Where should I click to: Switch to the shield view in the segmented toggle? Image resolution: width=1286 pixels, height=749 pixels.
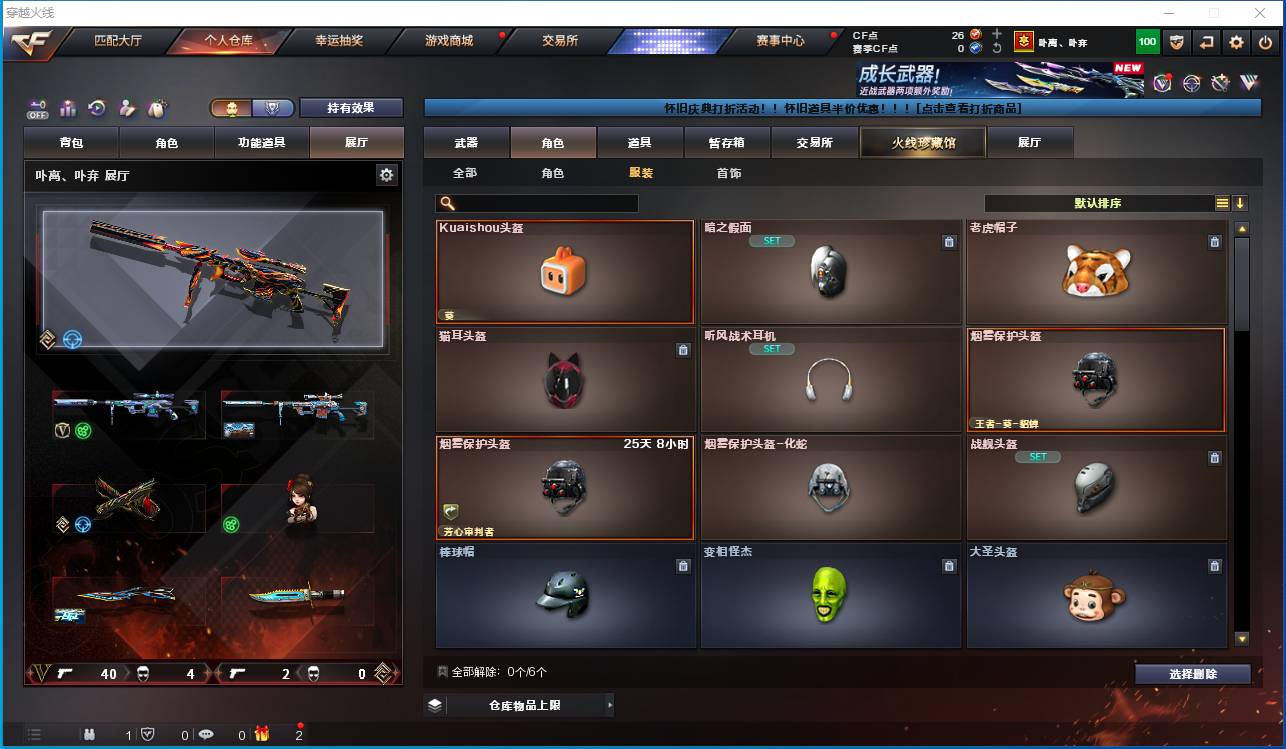(x=272, y=108)
